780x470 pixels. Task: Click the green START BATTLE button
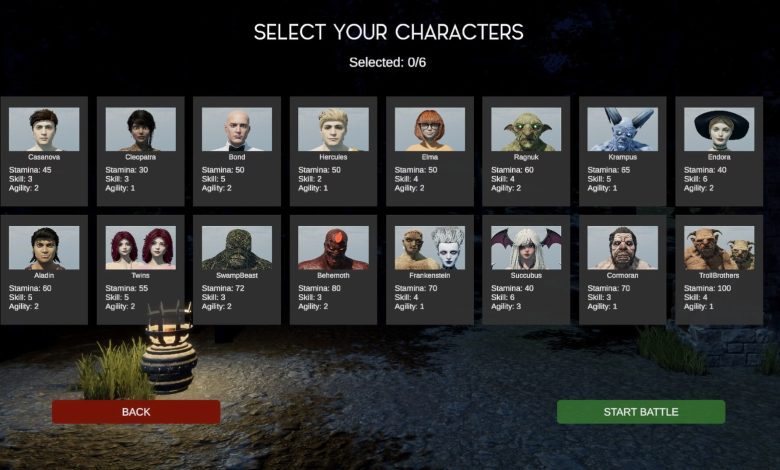point(641,412)
